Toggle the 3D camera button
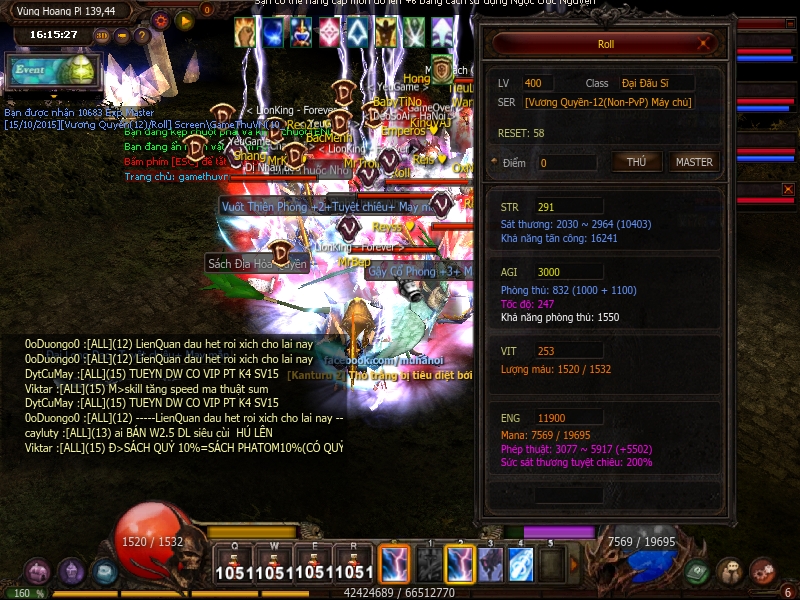The height and width of the screenshot is (600, 800). (x=101, y=36)
